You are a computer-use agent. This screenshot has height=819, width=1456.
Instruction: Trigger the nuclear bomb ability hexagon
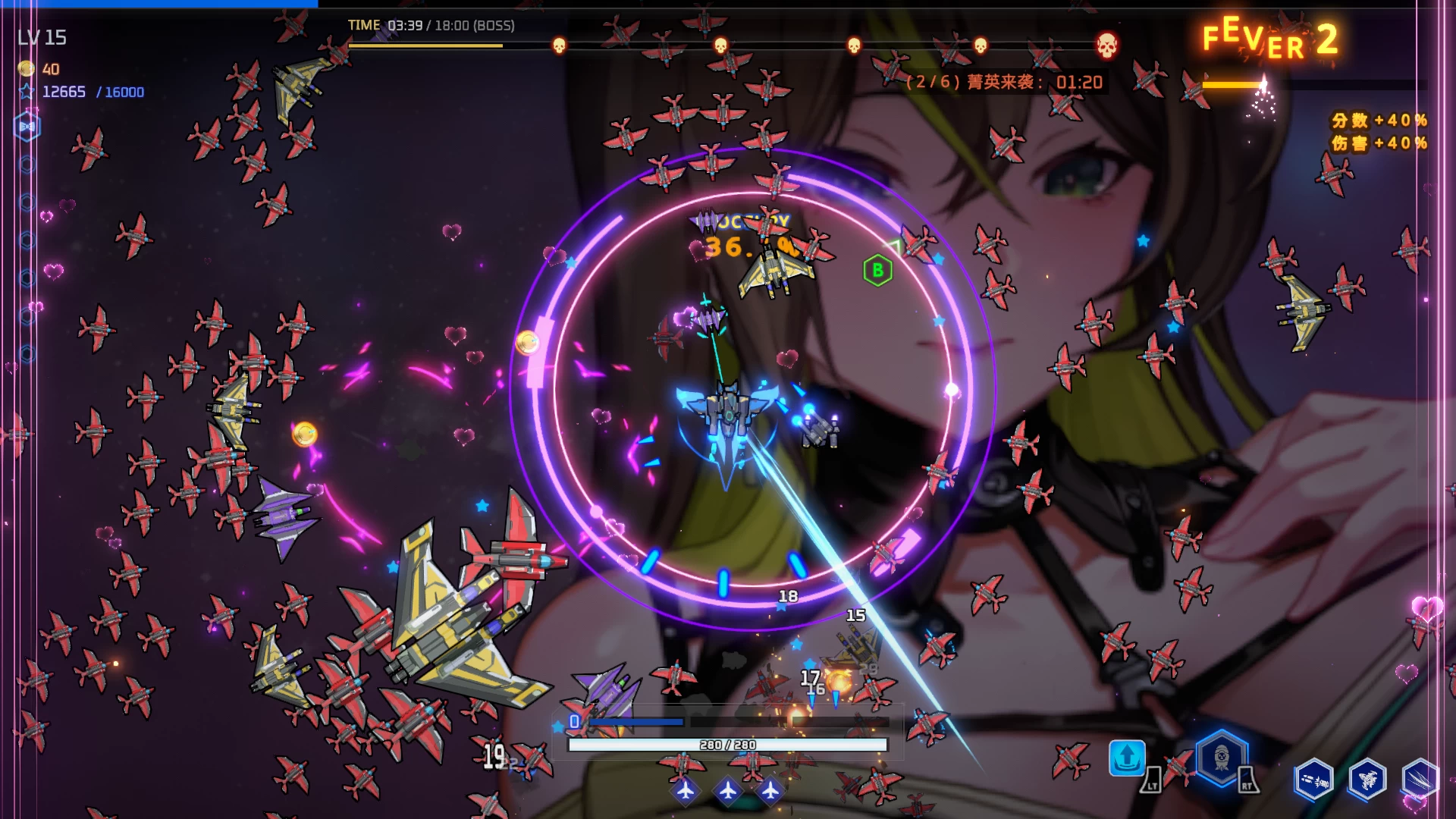[1222, 758]
